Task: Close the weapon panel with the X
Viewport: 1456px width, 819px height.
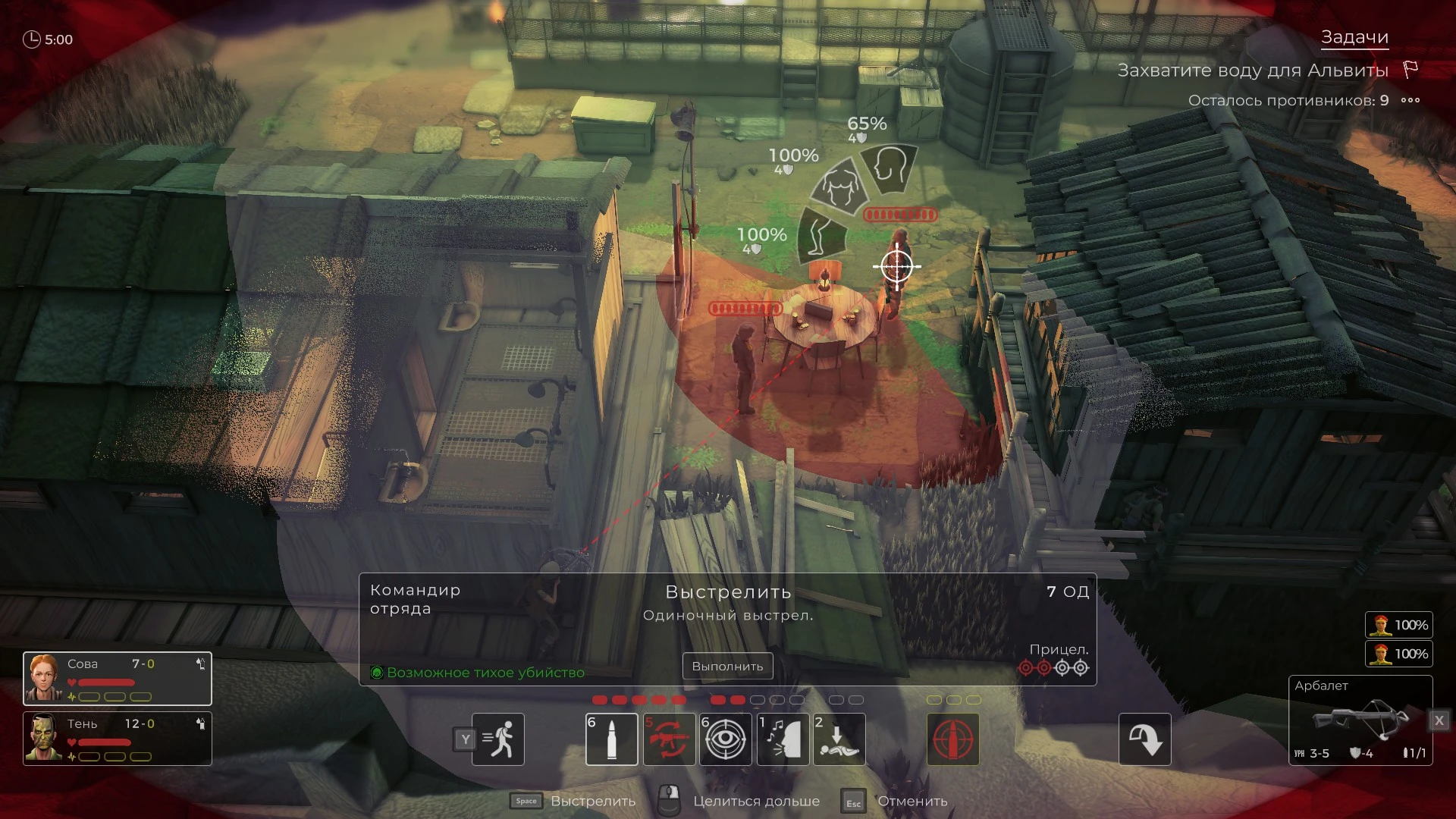Action: (x=1439, y=720)
